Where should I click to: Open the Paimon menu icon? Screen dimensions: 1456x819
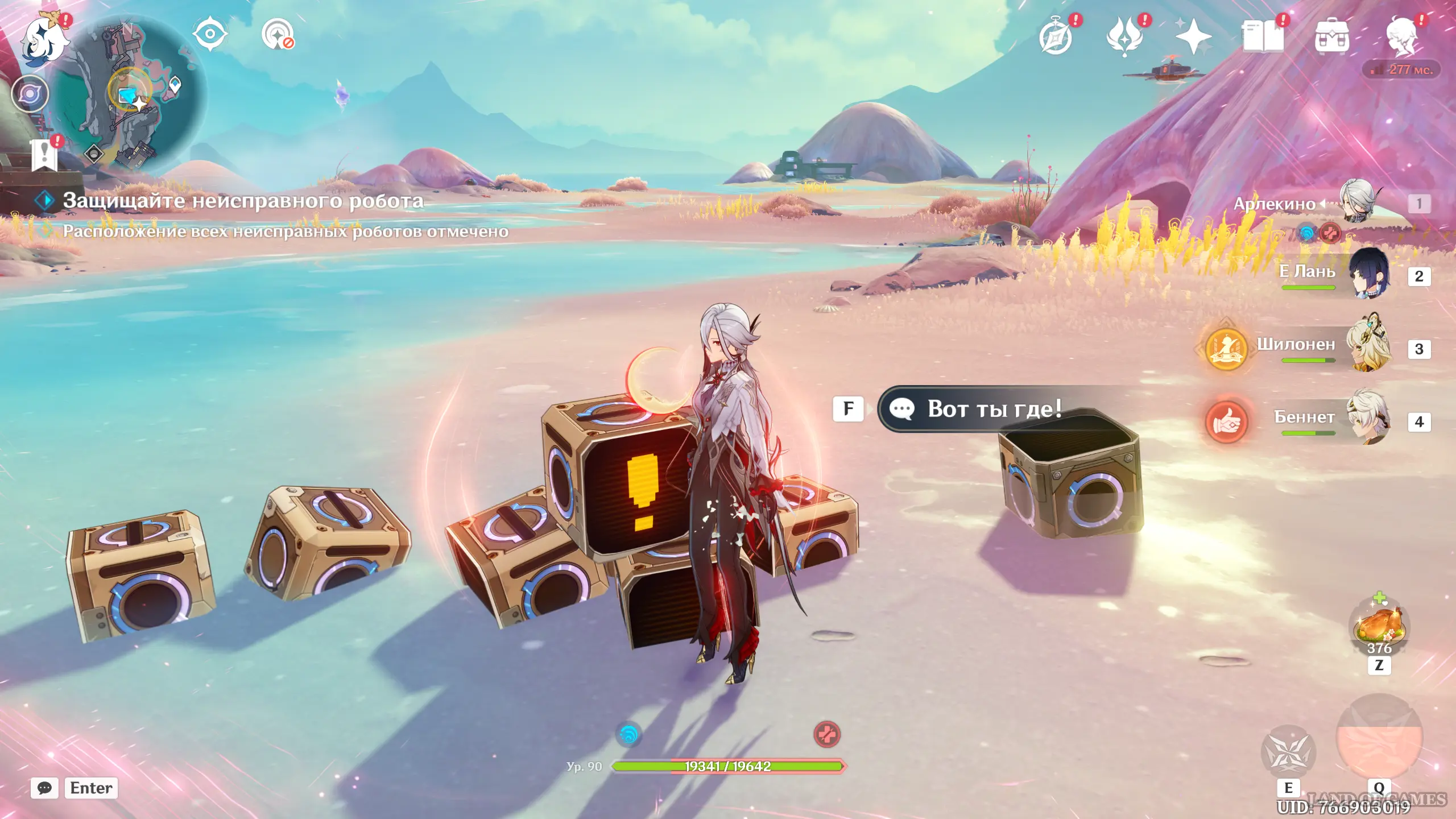click(44, 38)
